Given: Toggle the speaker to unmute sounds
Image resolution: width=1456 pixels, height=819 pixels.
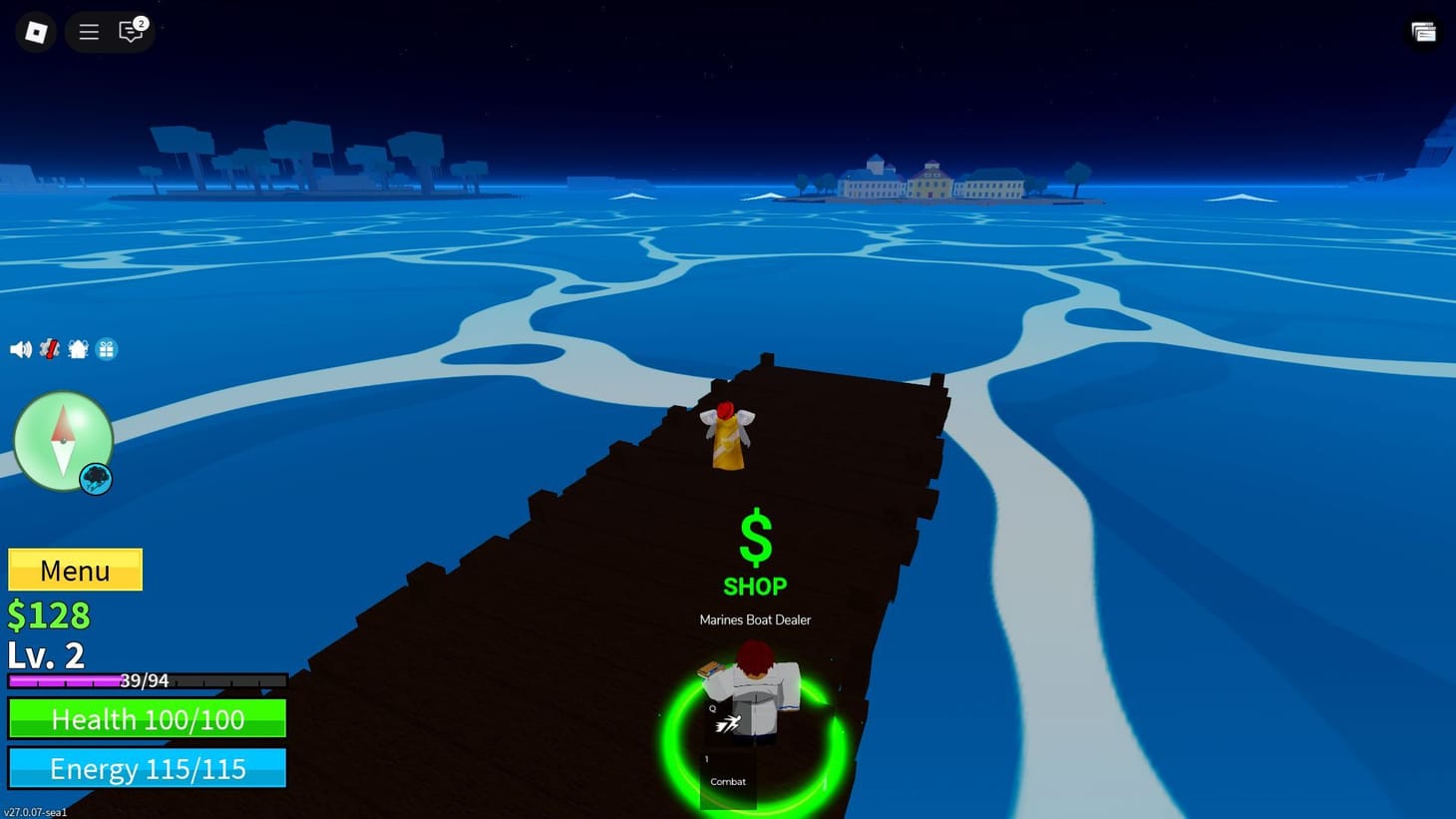Looking at the screenshot, I should coord(22,349).
